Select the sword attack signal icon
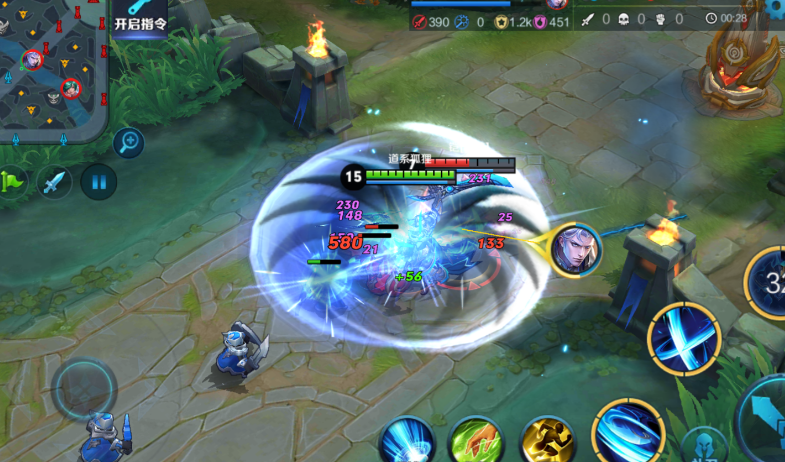Image resolution: width=785 pixels, height=462 pixels. click(54, 182)
